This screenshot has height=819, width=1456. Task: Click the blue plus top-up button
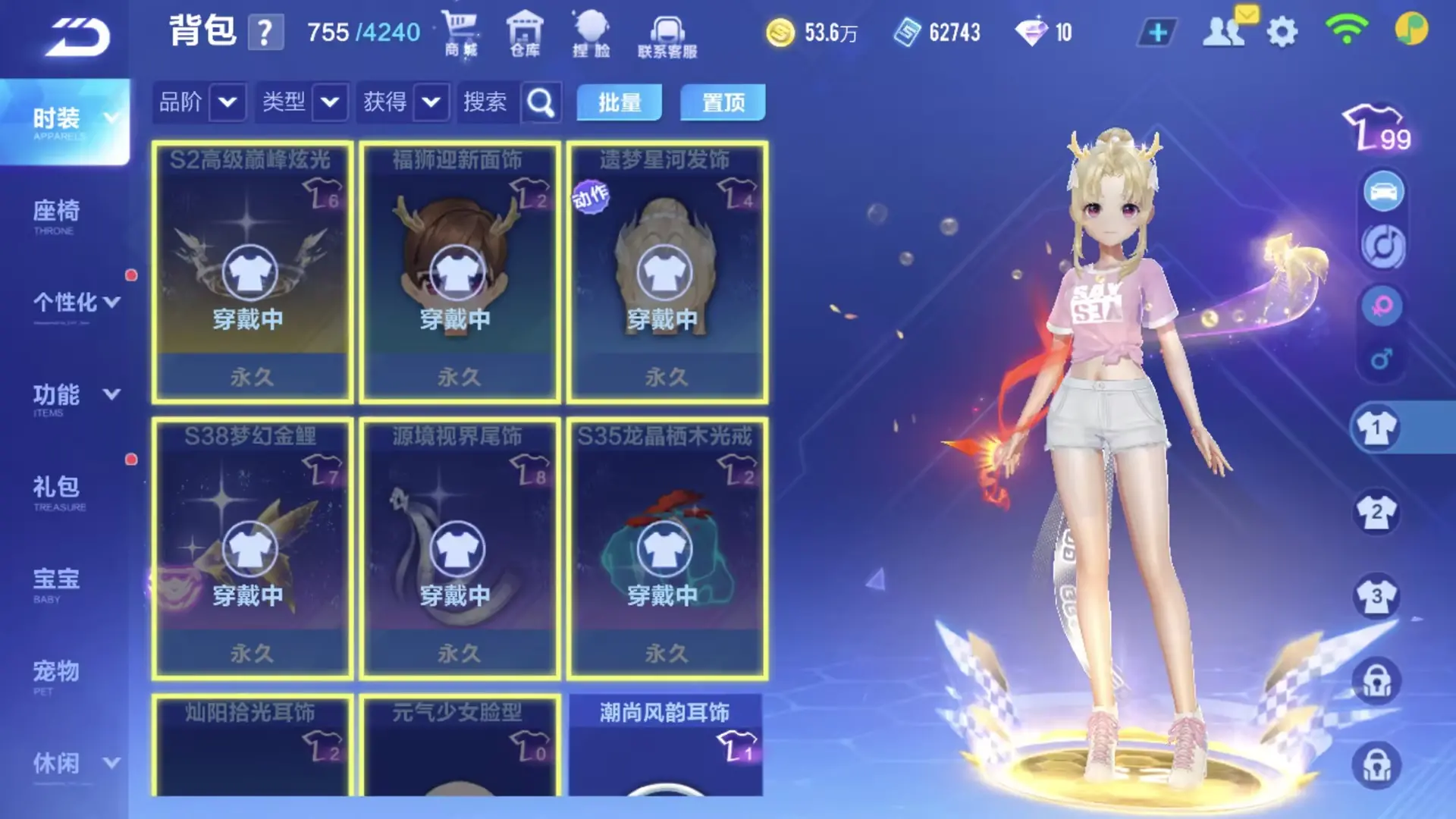pos(1157,33)
